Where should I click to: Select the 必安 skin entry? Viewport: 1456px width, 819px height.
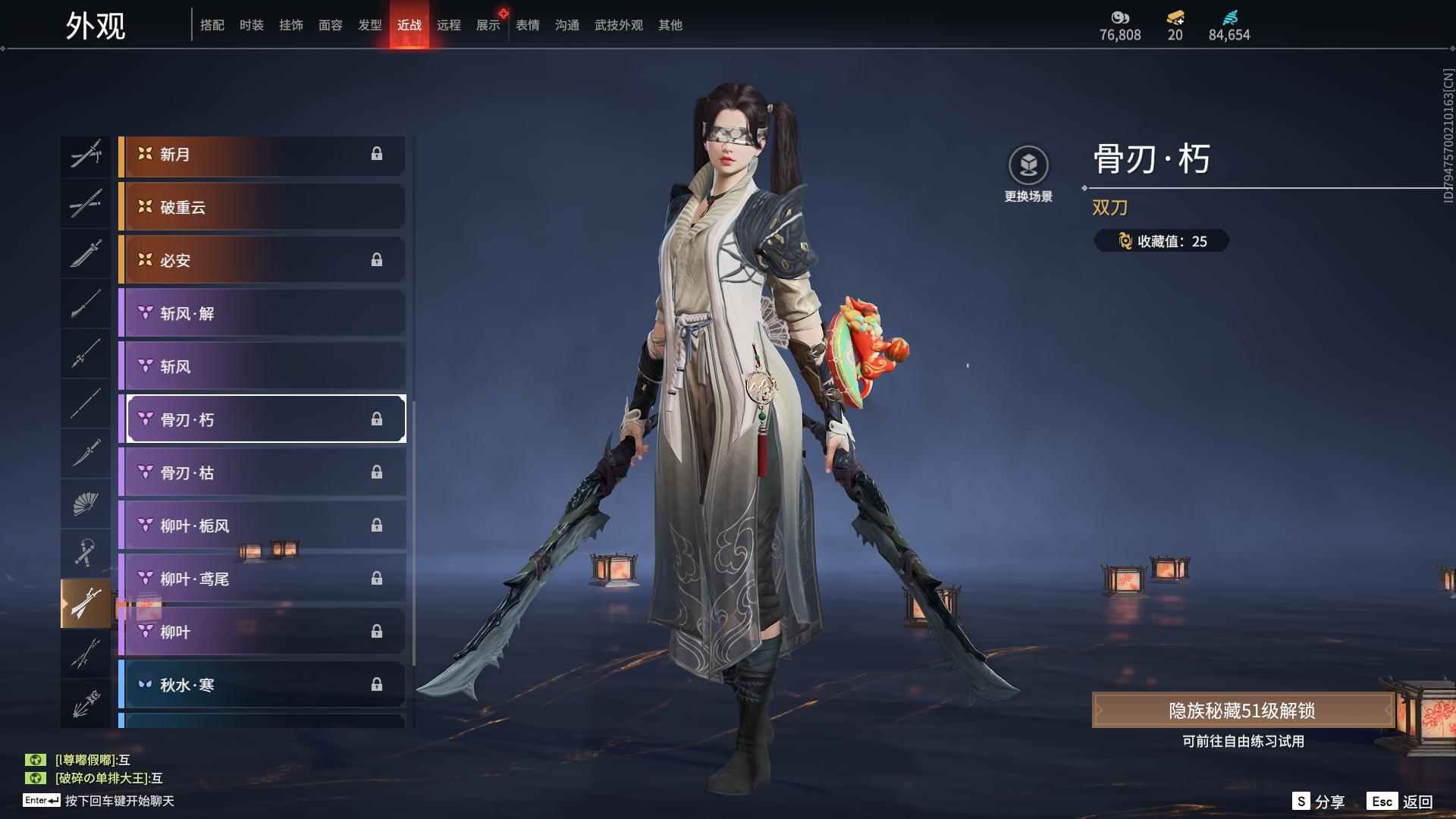(x=262, y=260)
